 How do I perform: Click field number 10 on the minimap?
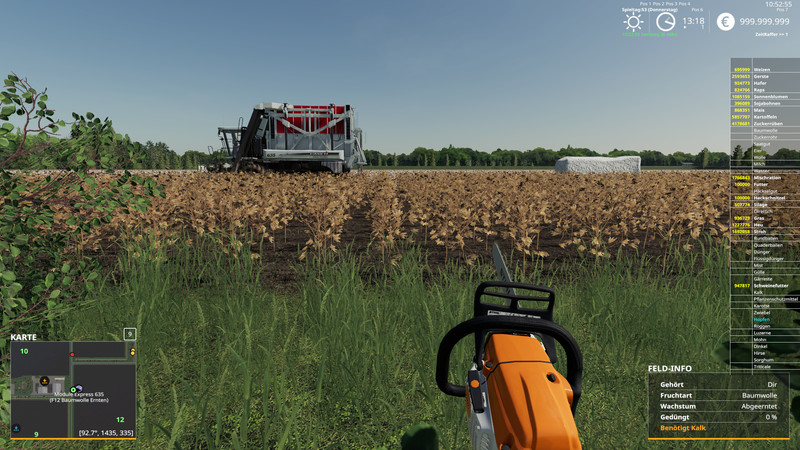pyautogui.click(x=24, y=351)
